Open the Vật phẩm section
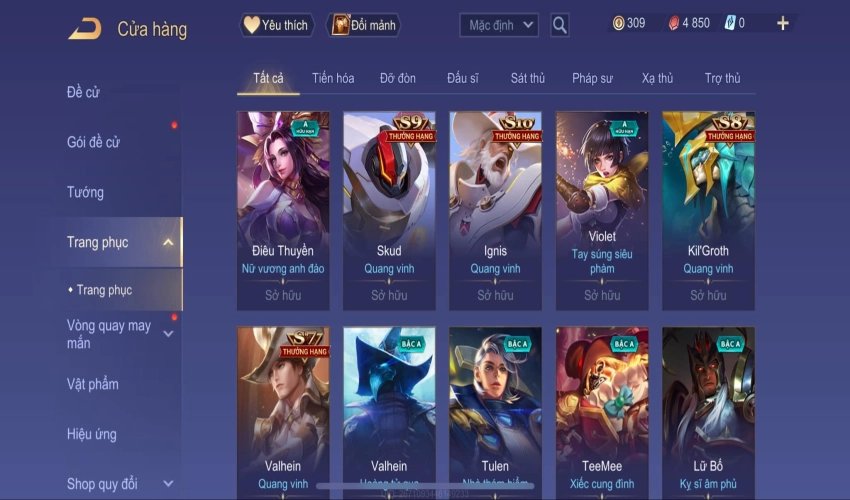The image size is (850, 500). [92, 384]
